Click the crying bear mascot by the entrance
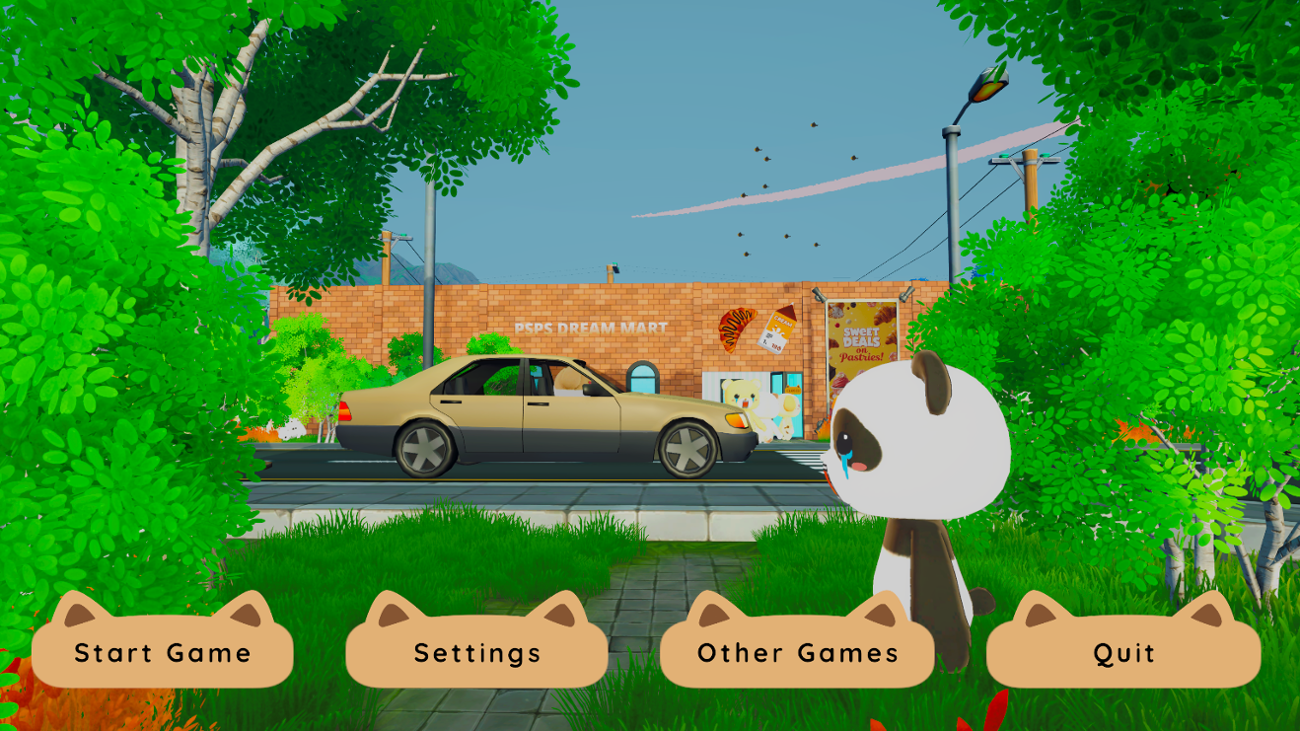Viewport: 1300px width, 731px height. click(741, 398)
